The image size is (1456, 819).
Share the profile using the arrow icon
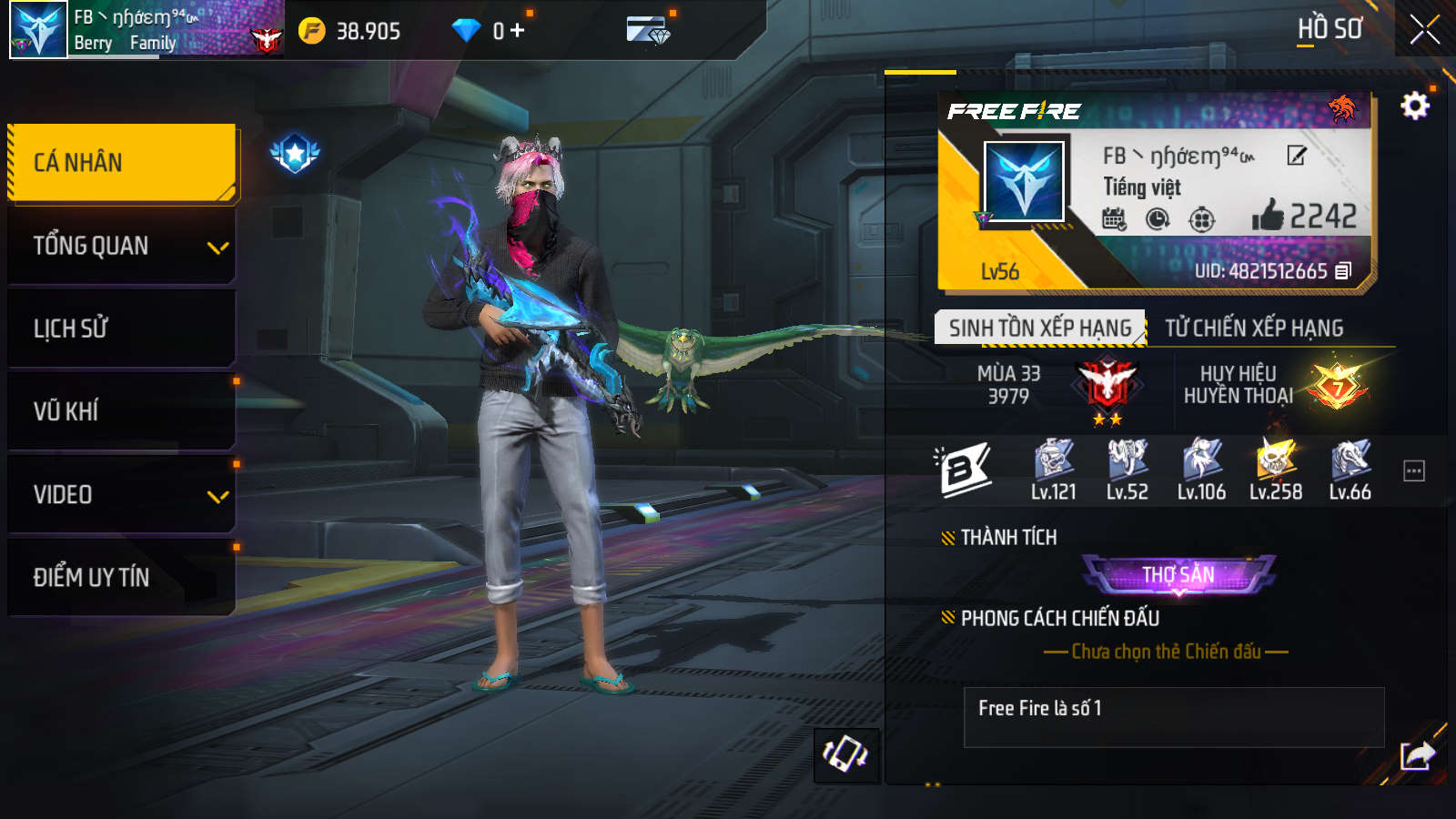click(1417, 754)
